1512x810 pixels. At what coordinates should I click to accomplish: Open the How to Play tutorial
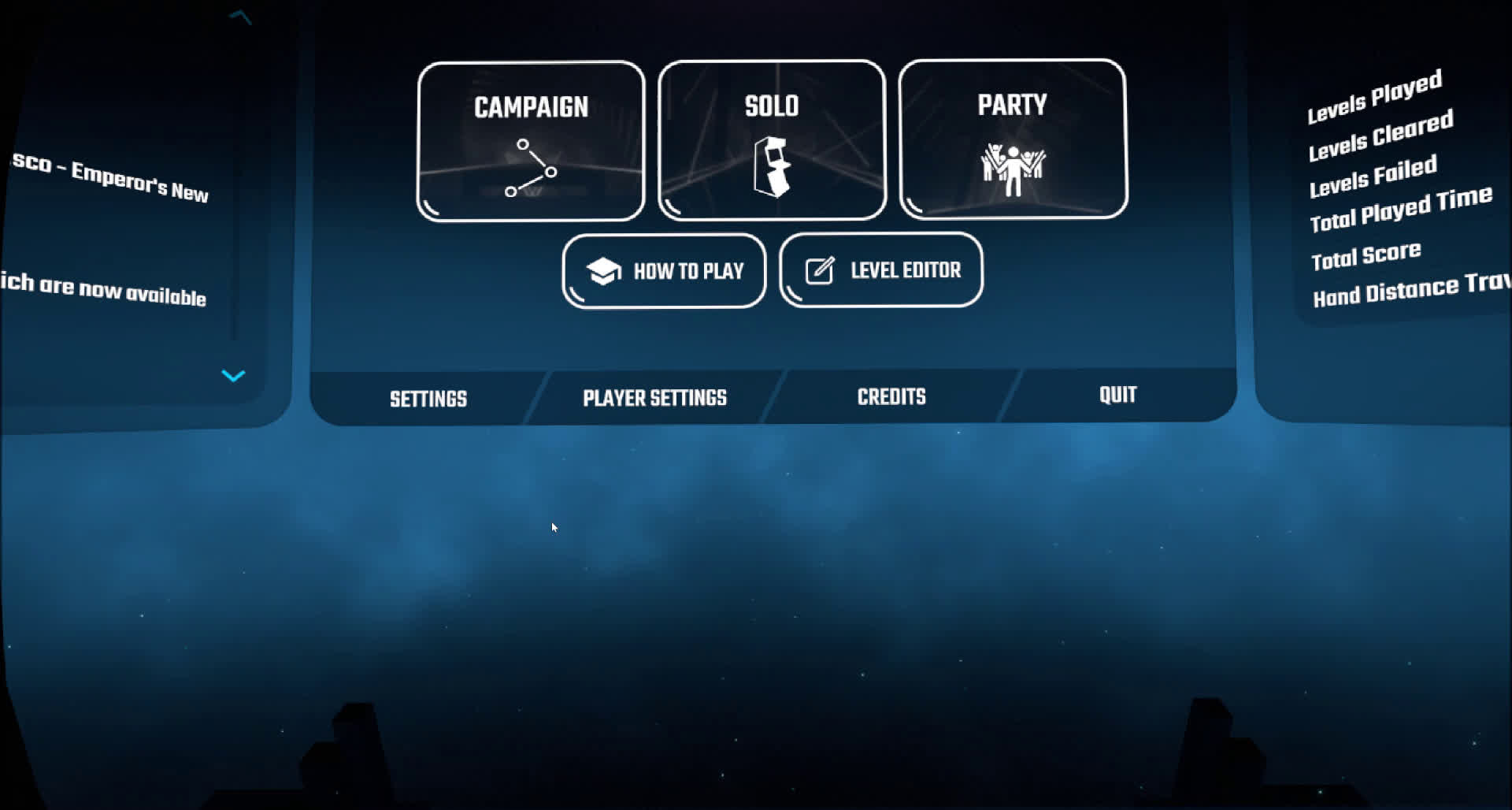click(664, 271)
